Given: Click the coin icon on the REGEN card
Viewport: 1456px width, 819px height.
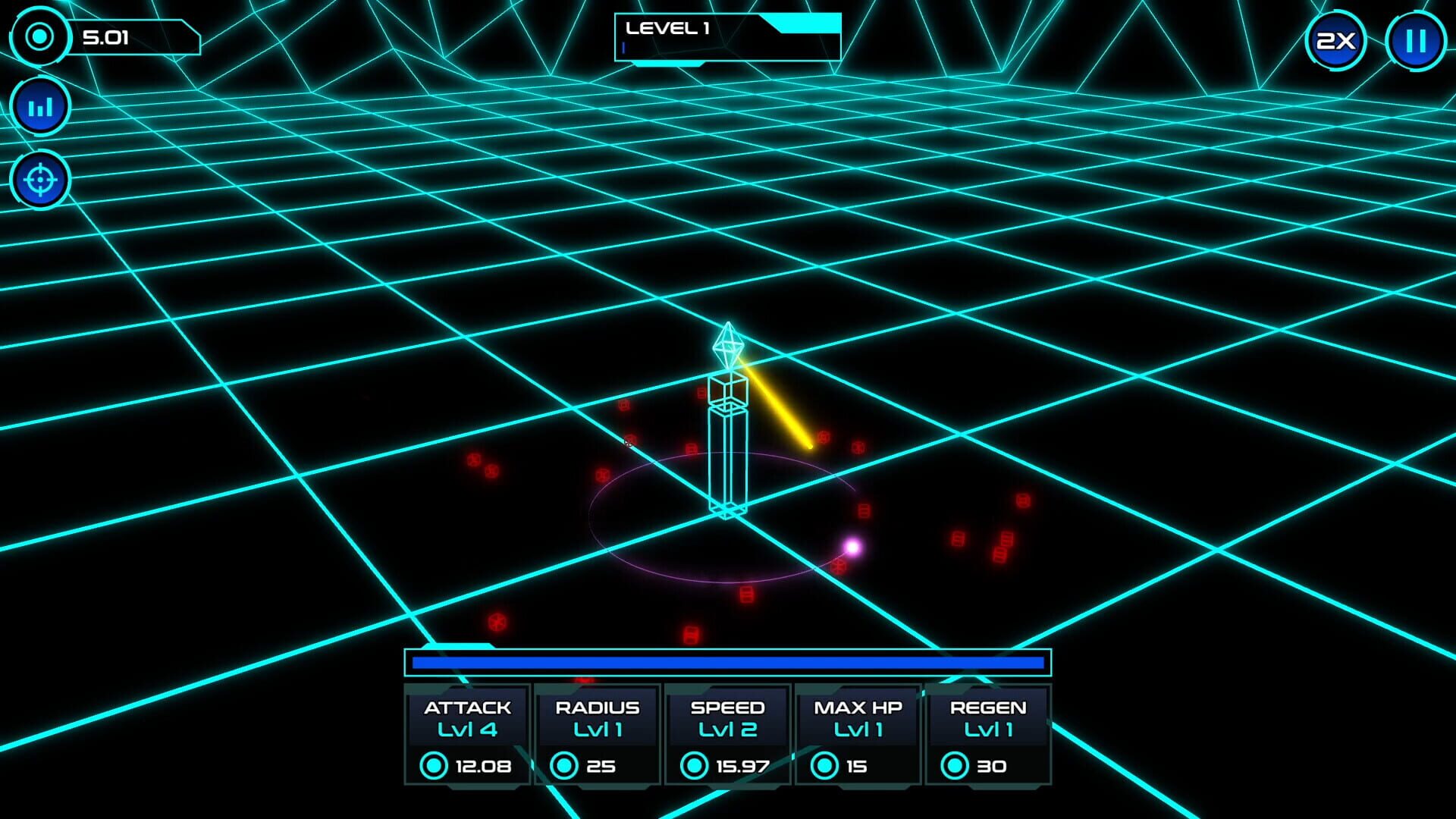Looking at the screenshot, I should (956, 766).
